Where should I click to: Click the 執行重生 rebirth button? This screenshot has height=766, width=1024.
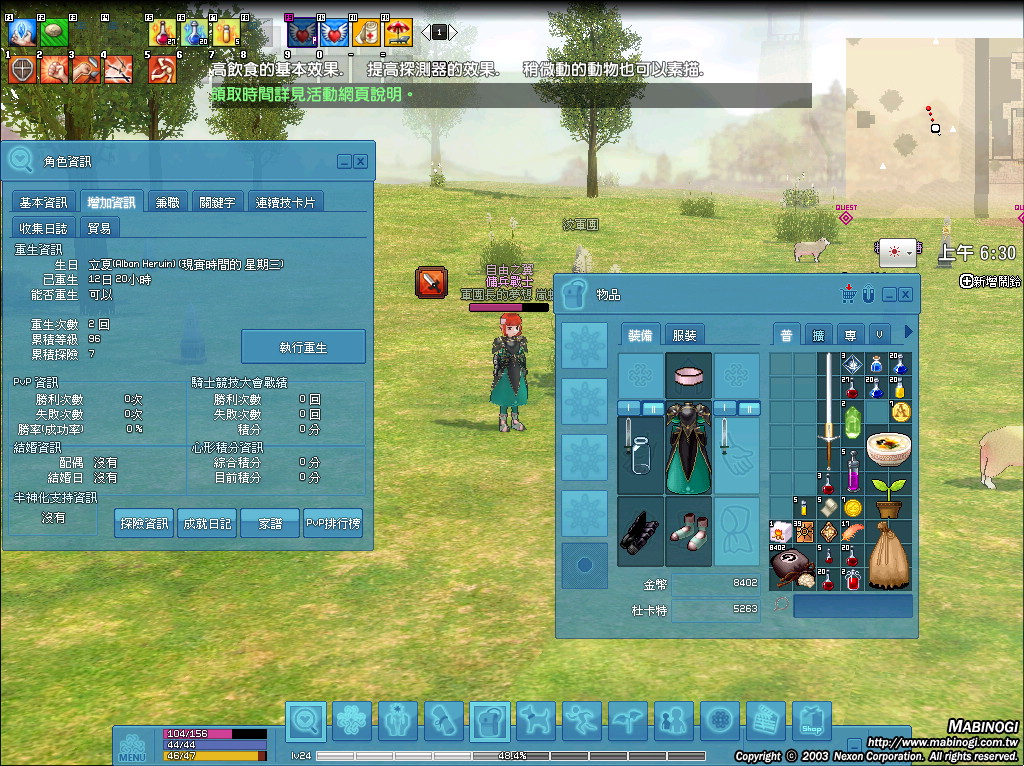(303, 347)
